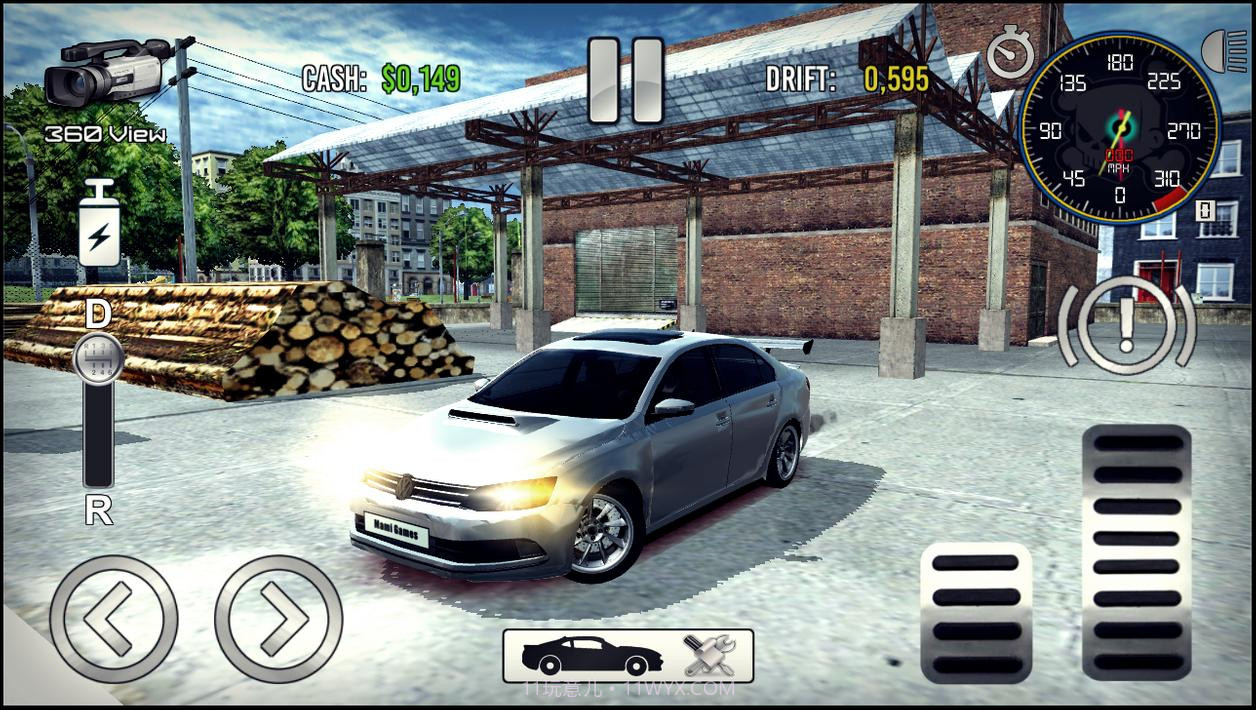This screenshot has width=1256, height=710.
Task: Steer right with the right arrow button
Action: (278, 619)
